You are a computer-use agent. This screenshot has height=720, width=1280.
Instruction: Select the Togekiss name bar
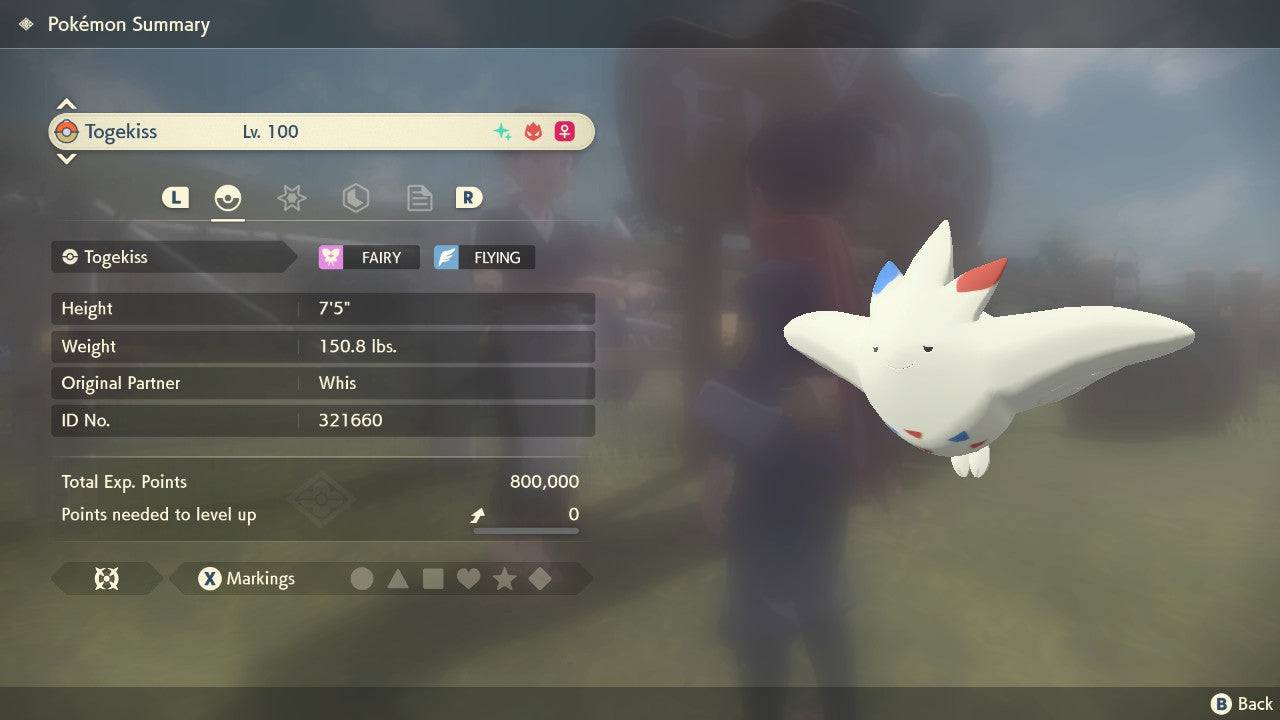(320, 132)
